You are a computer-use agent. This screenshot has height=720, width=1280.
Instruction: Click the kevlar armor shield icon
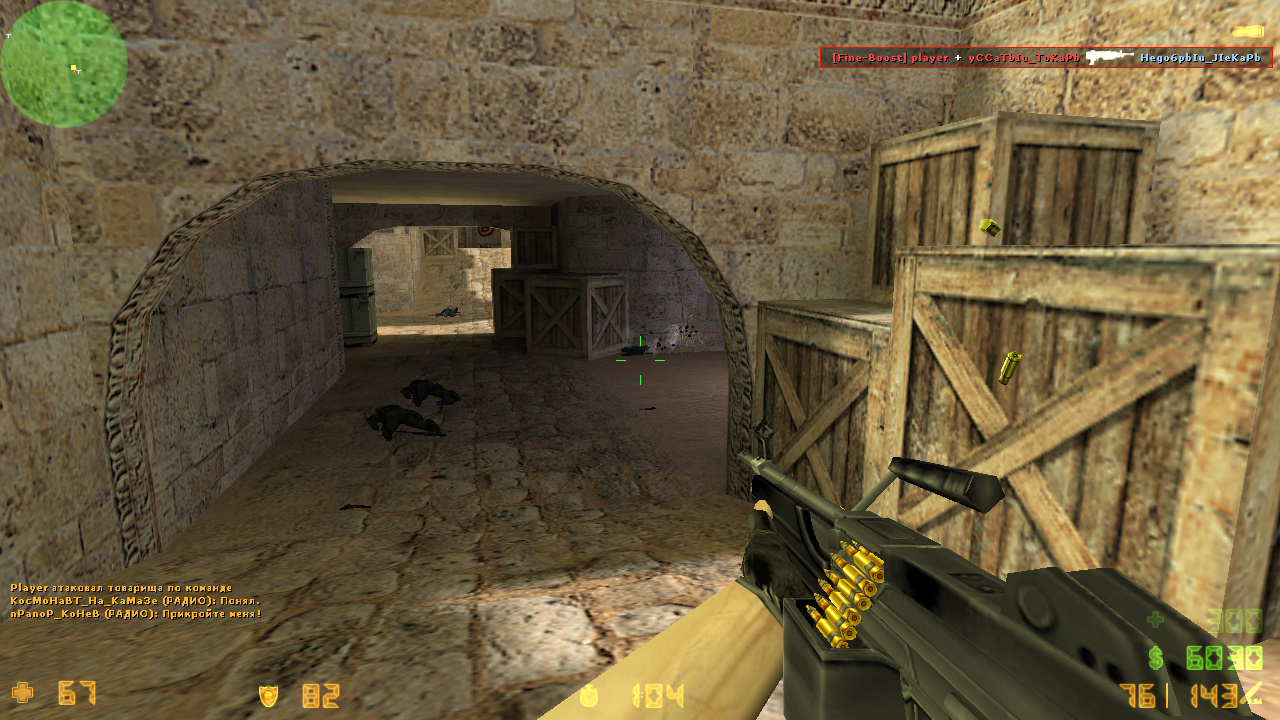[268, 695]
